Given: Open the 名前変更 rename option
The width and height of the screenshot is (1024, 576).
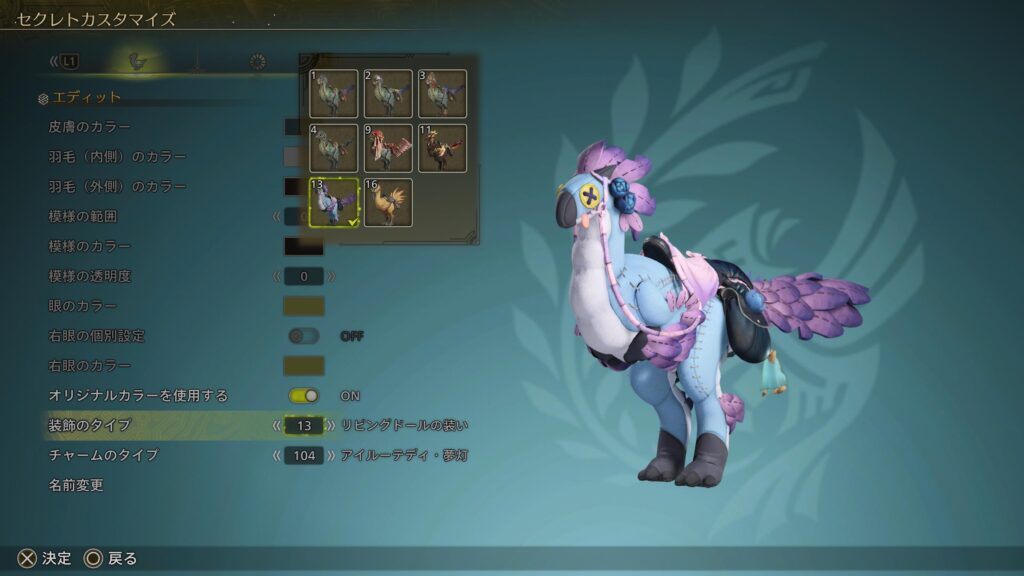Looking at the screenshot, I should [76, 486].
